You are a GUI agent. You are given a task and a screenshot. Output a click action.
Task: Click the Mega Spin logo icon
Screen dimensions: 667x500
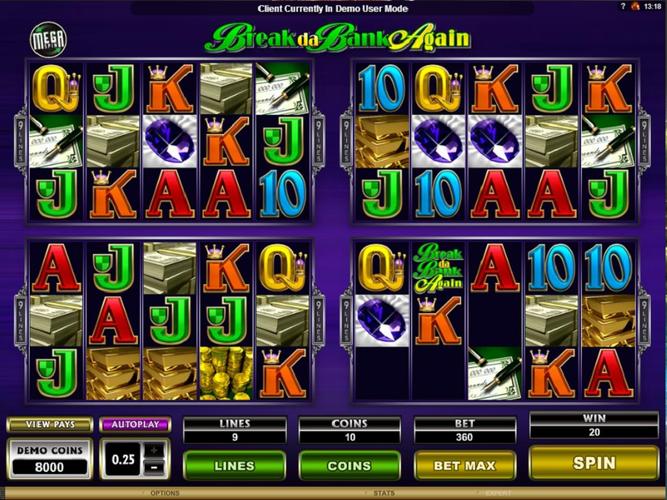click(44, 37)
